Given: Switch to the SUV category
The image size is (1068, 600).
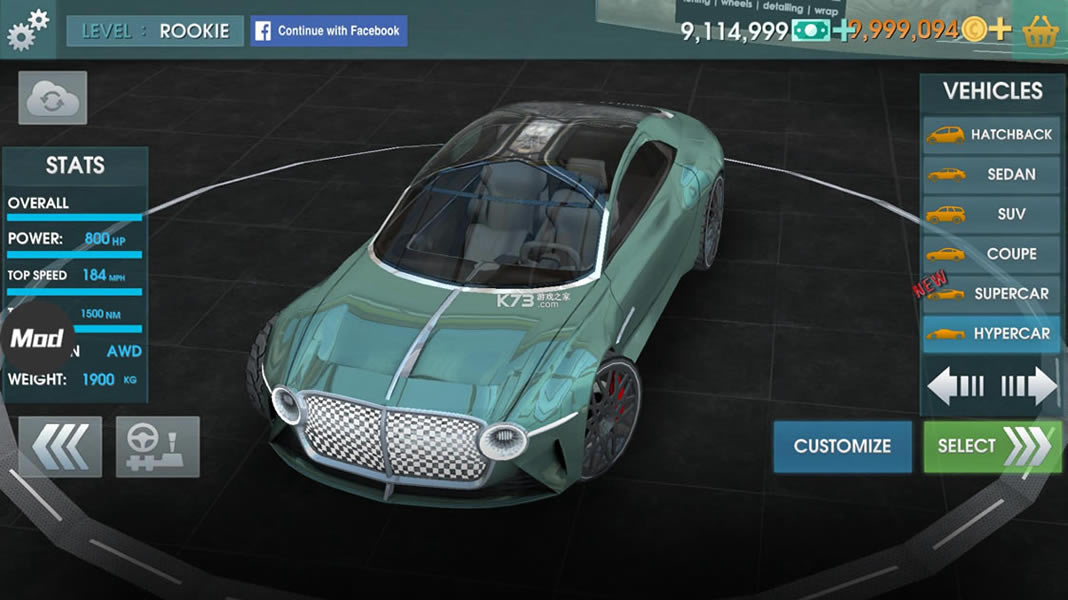Looking at the screenshot, I should (x=991, y=214).
